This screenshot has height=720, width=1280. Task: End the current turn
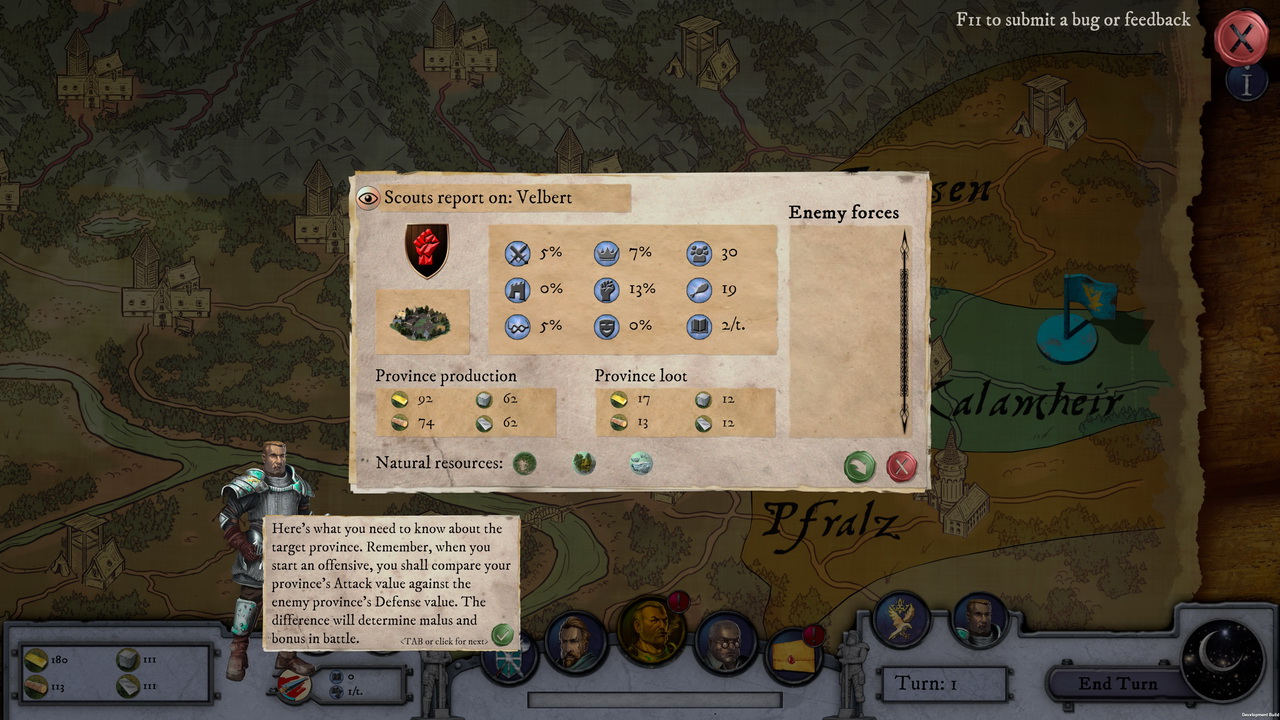click(1117, 684)
